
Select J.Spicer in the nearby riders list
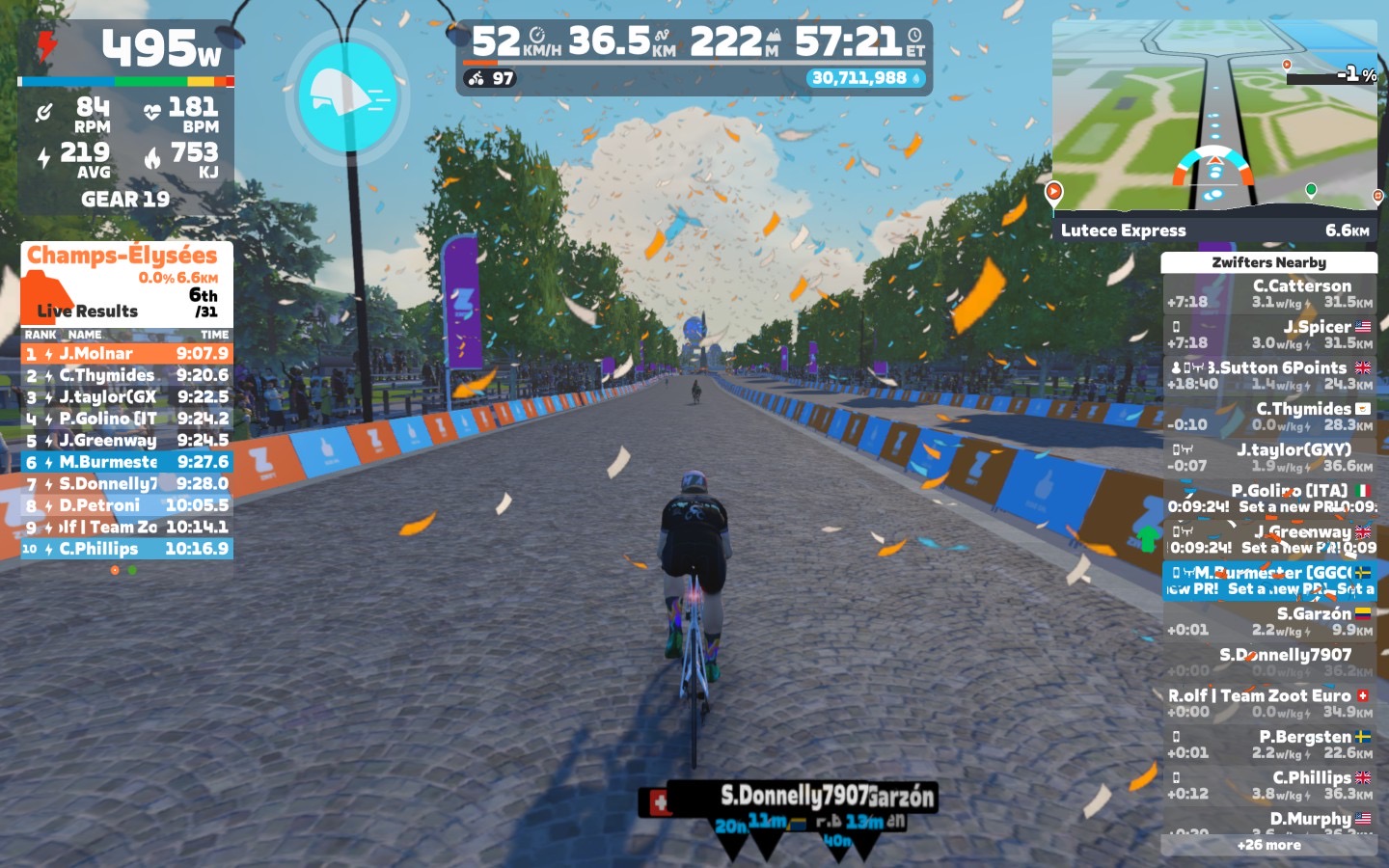pyautogui.click(x=1269, y=335)
